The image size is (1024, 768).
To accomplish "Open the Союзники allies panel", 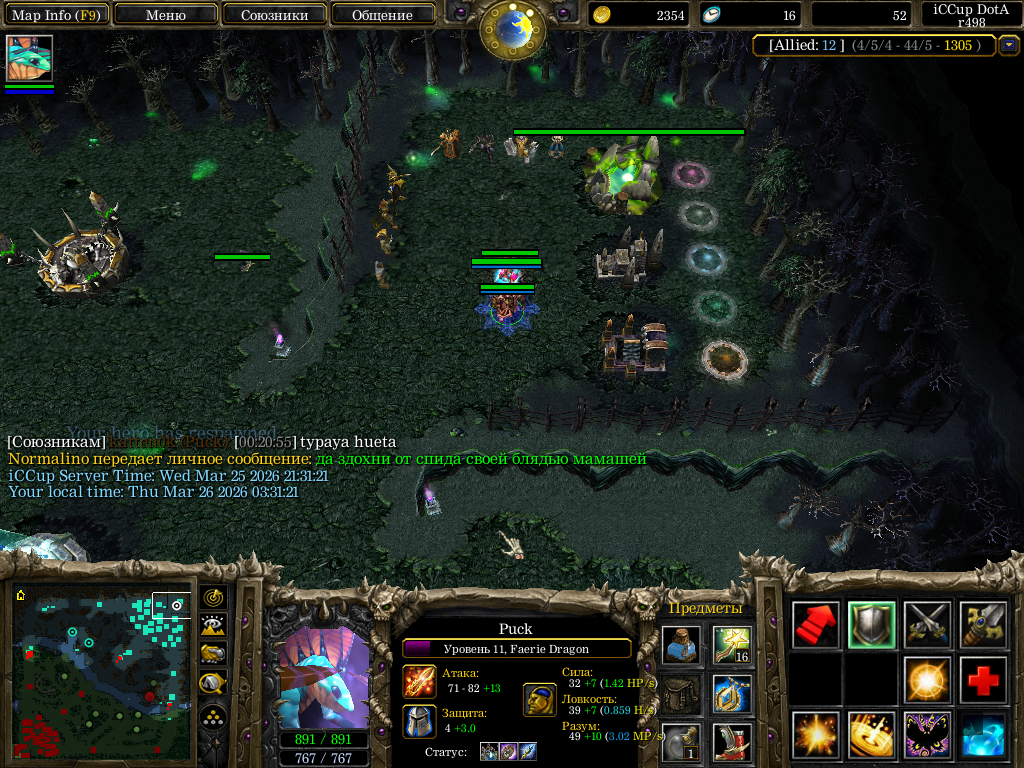I will pyautogui.click(x=273, y=15).
